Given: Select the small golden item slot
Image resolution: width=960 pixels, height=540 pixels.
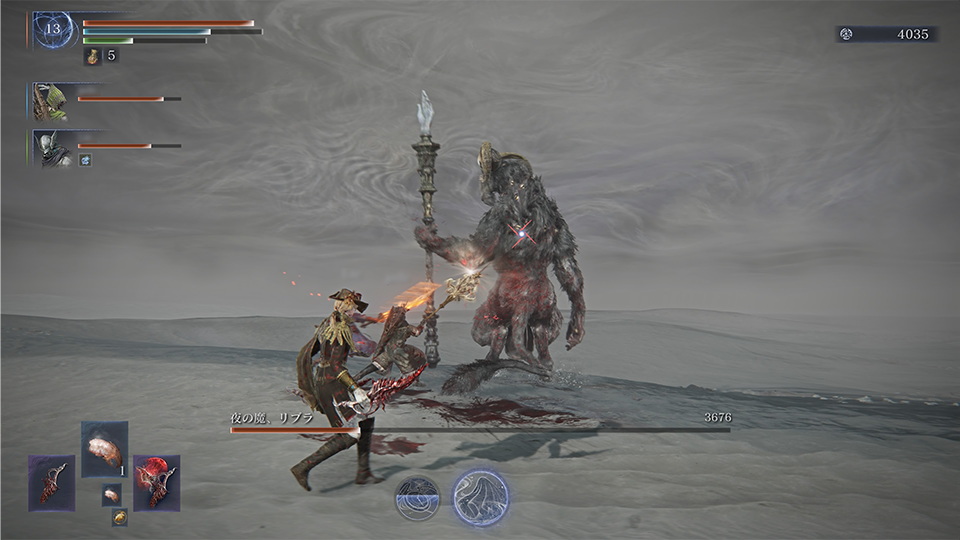Looking at the screenshot, I should click(119, 517).
